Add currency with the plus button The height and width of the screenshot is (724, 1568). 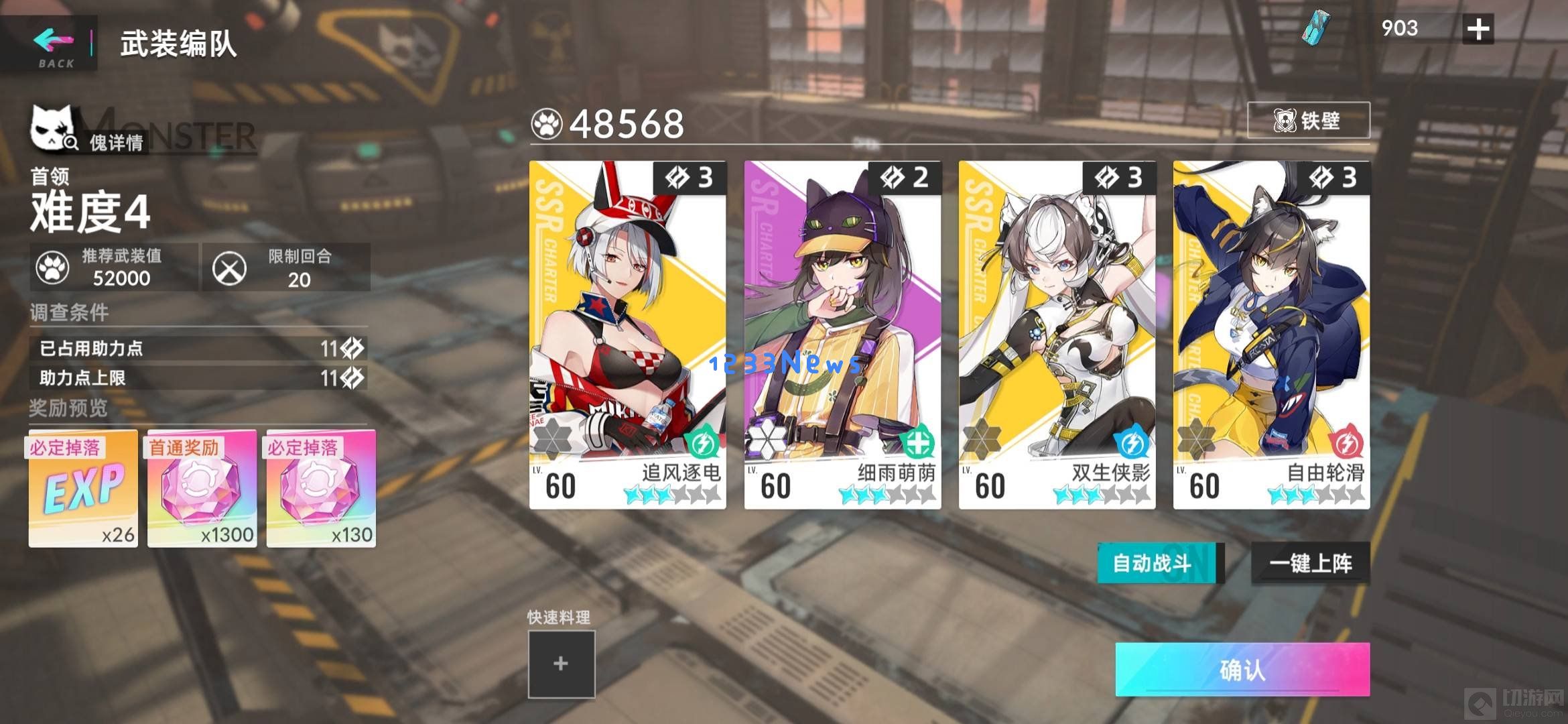click(x=1478, y=29)
